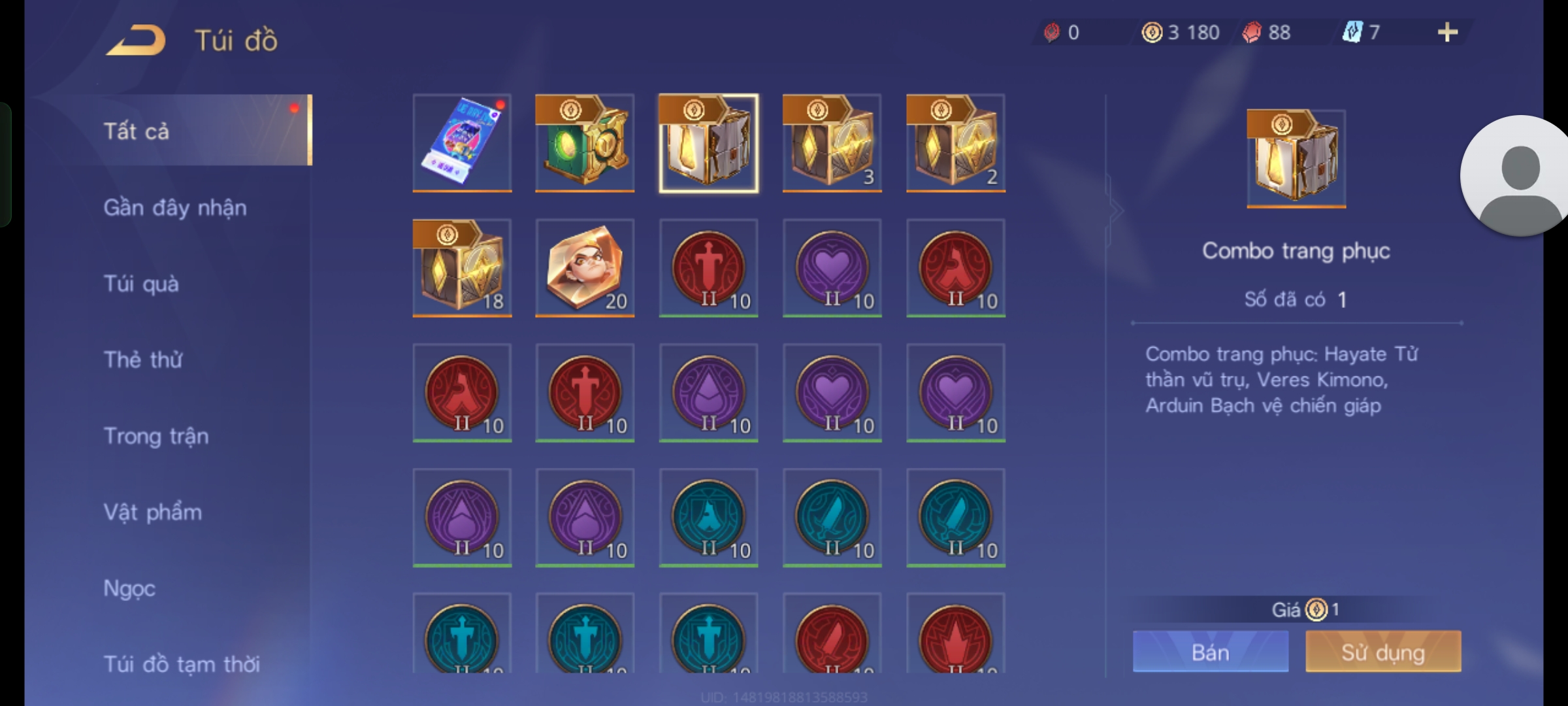Sell the item with the Bán button
The image size is (1568, 706).
1211,652
